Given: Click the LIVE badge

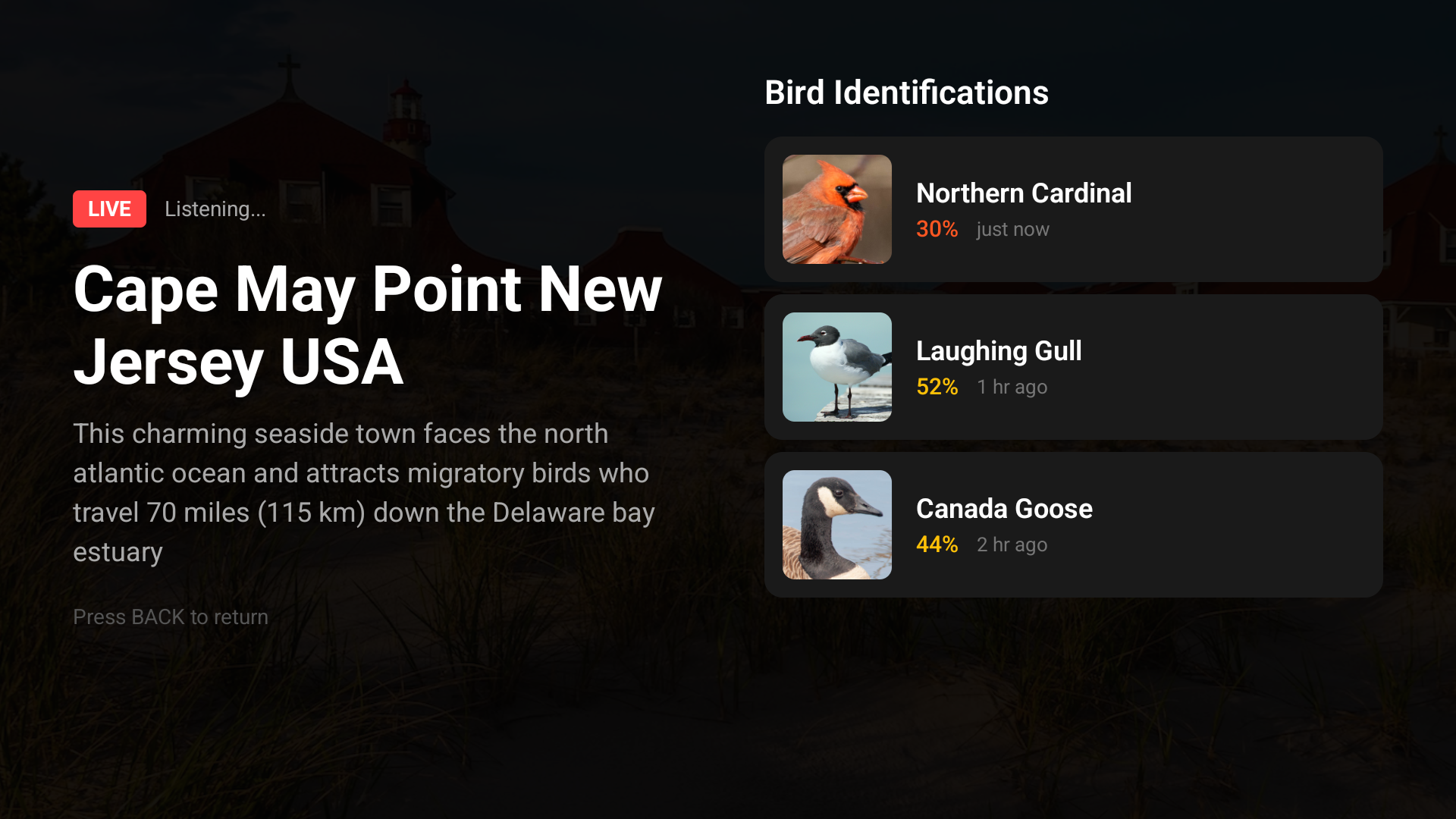Looking at the screenshot, I should [109, 209].
